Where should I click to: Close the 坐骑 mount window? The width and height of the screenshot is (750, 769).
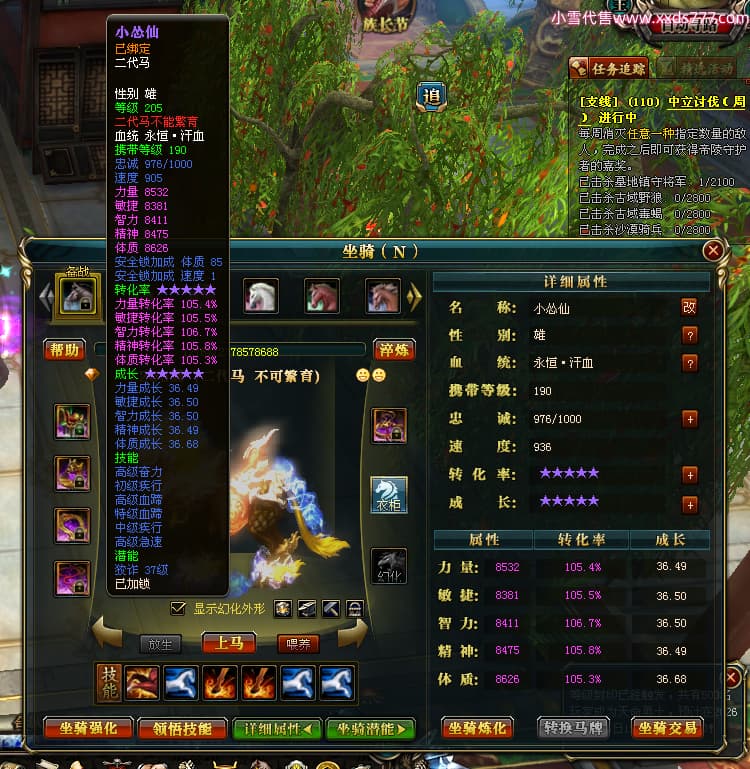tap(713, 251)
